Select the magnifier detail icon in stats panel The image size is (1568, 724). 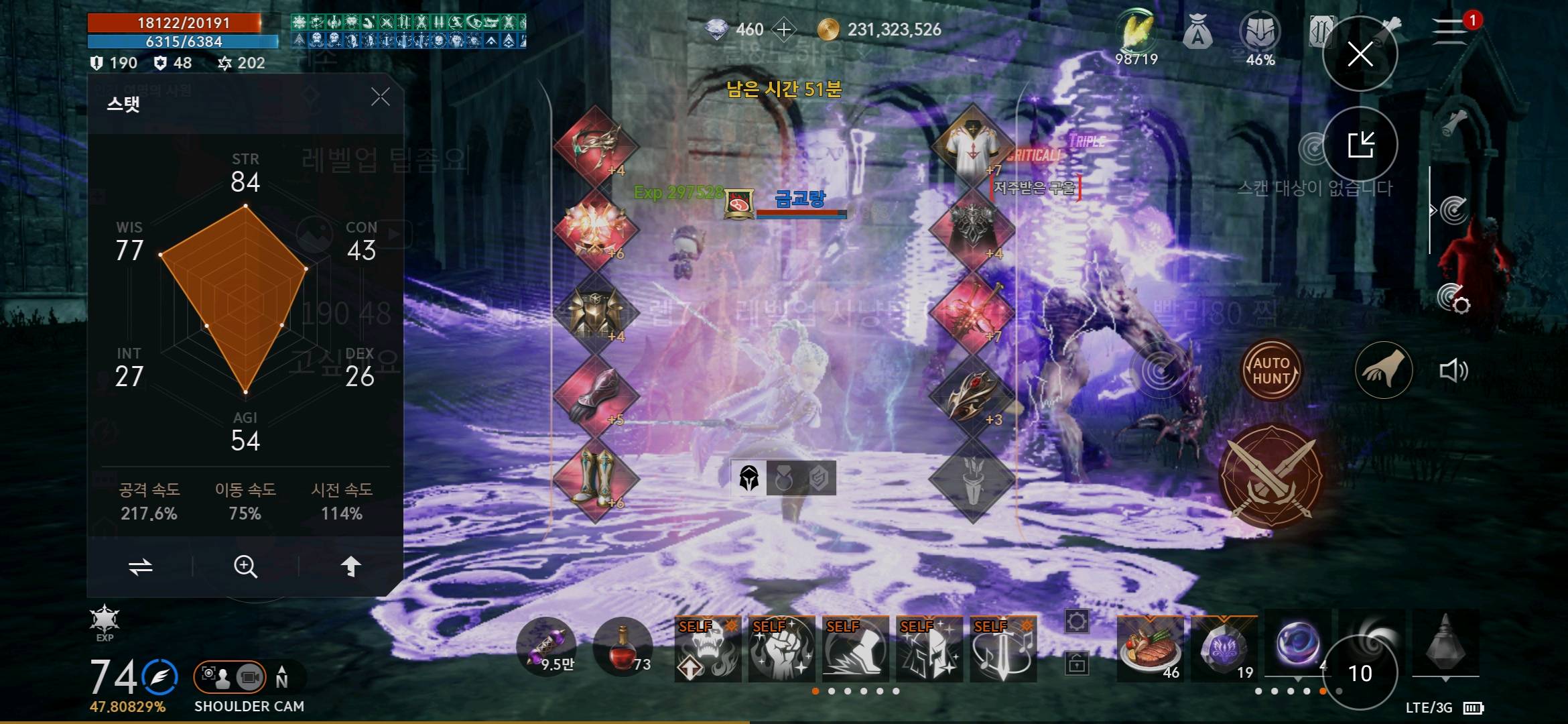246,566
